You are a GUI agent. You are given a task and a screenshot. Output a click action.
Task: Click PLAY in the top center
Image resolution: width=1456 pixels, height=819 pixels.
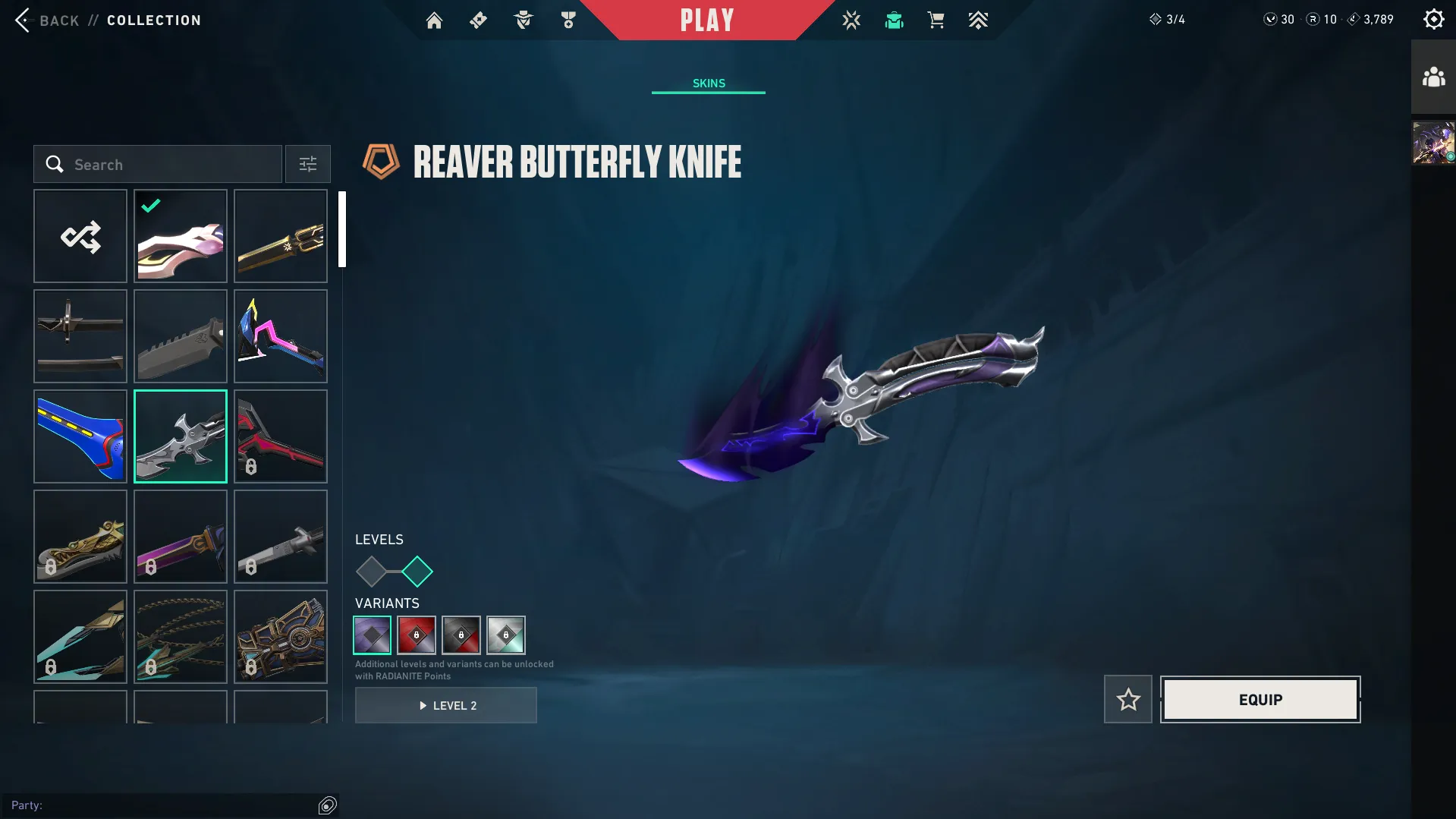pyautogui.click(x=706, y=20)
